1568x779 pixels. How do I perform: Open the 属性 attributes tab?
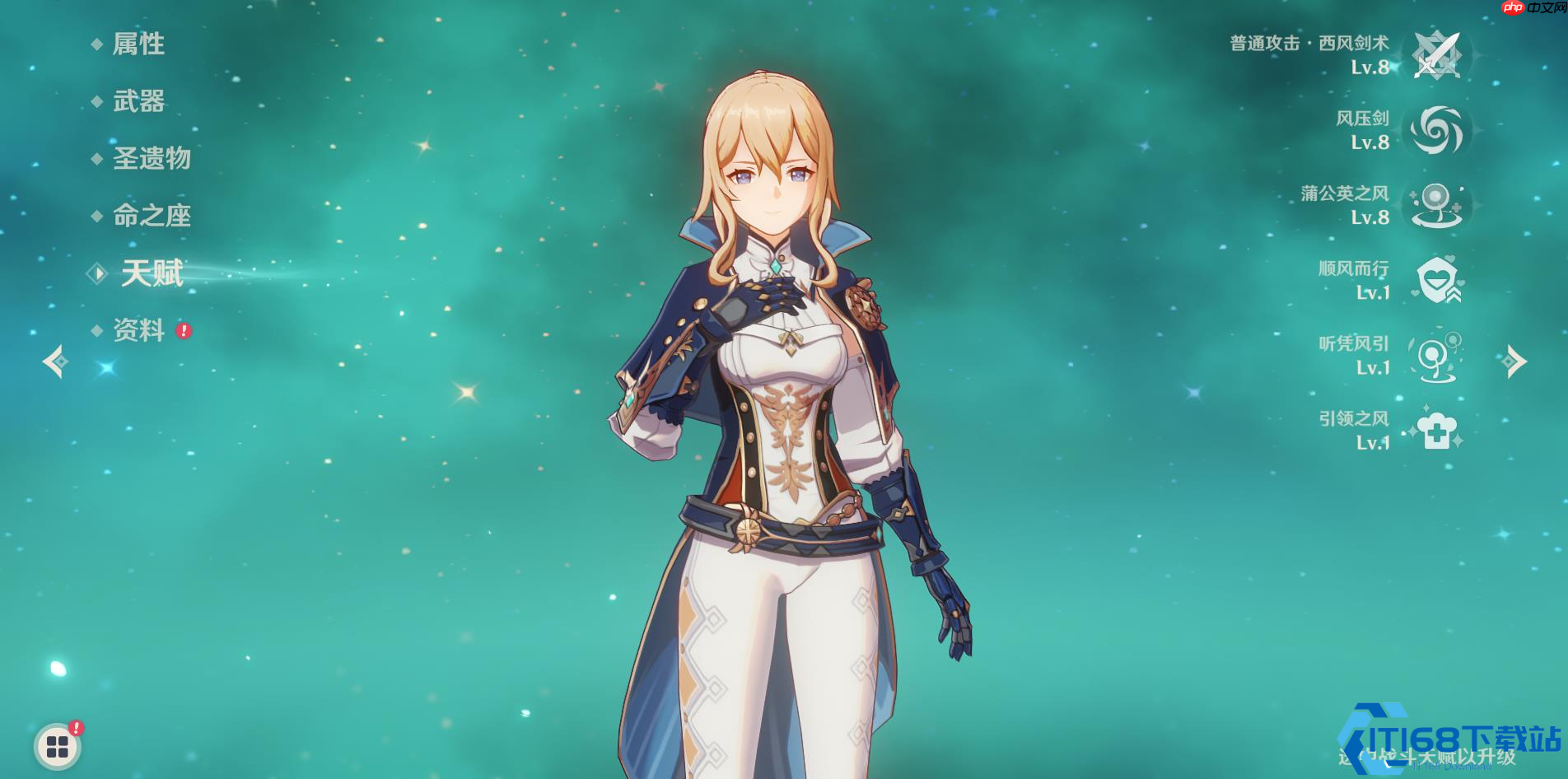[x=138, y=44]
